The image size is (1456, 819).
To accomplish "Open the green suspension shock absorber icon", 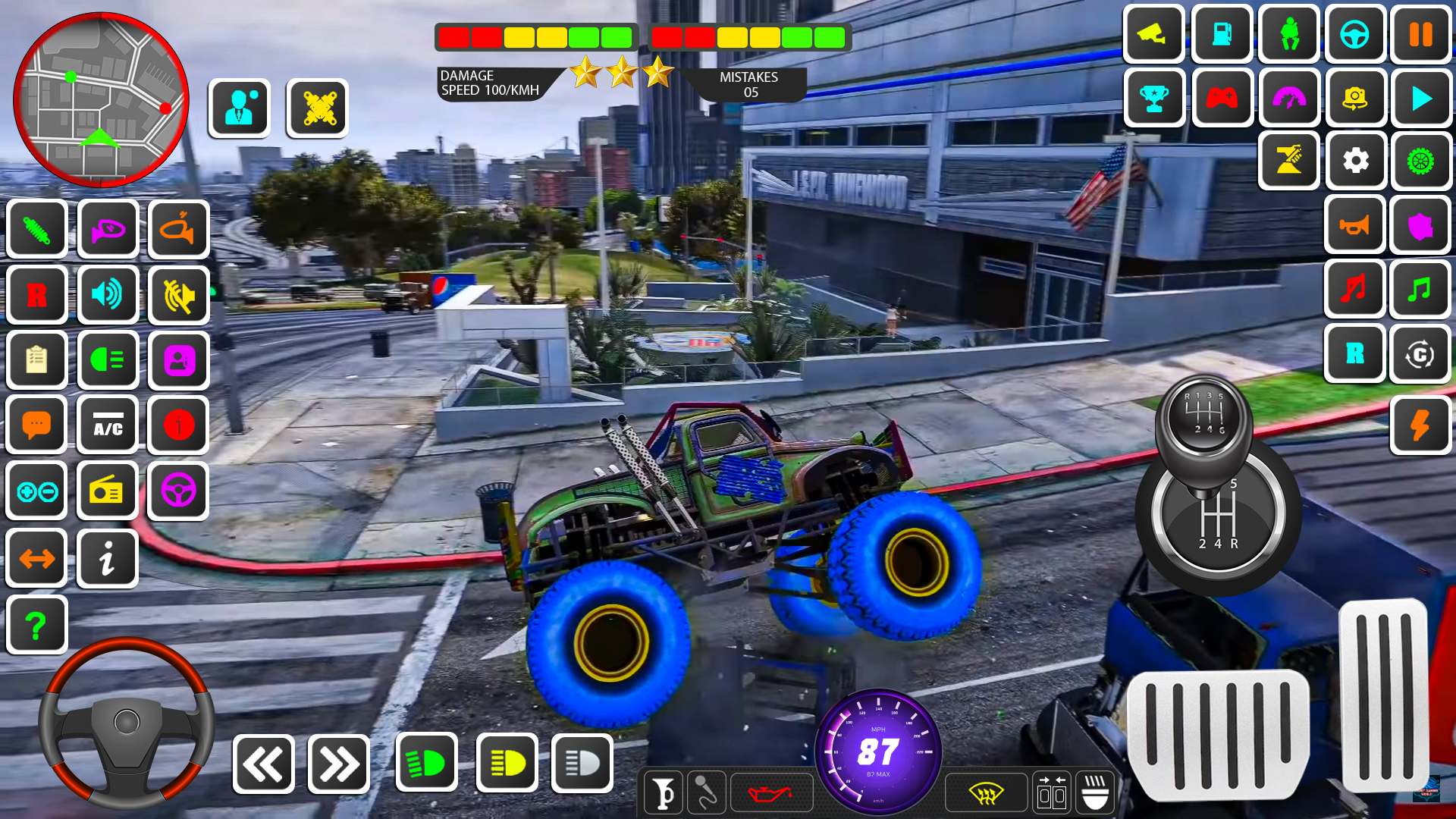I will (36, 229).
